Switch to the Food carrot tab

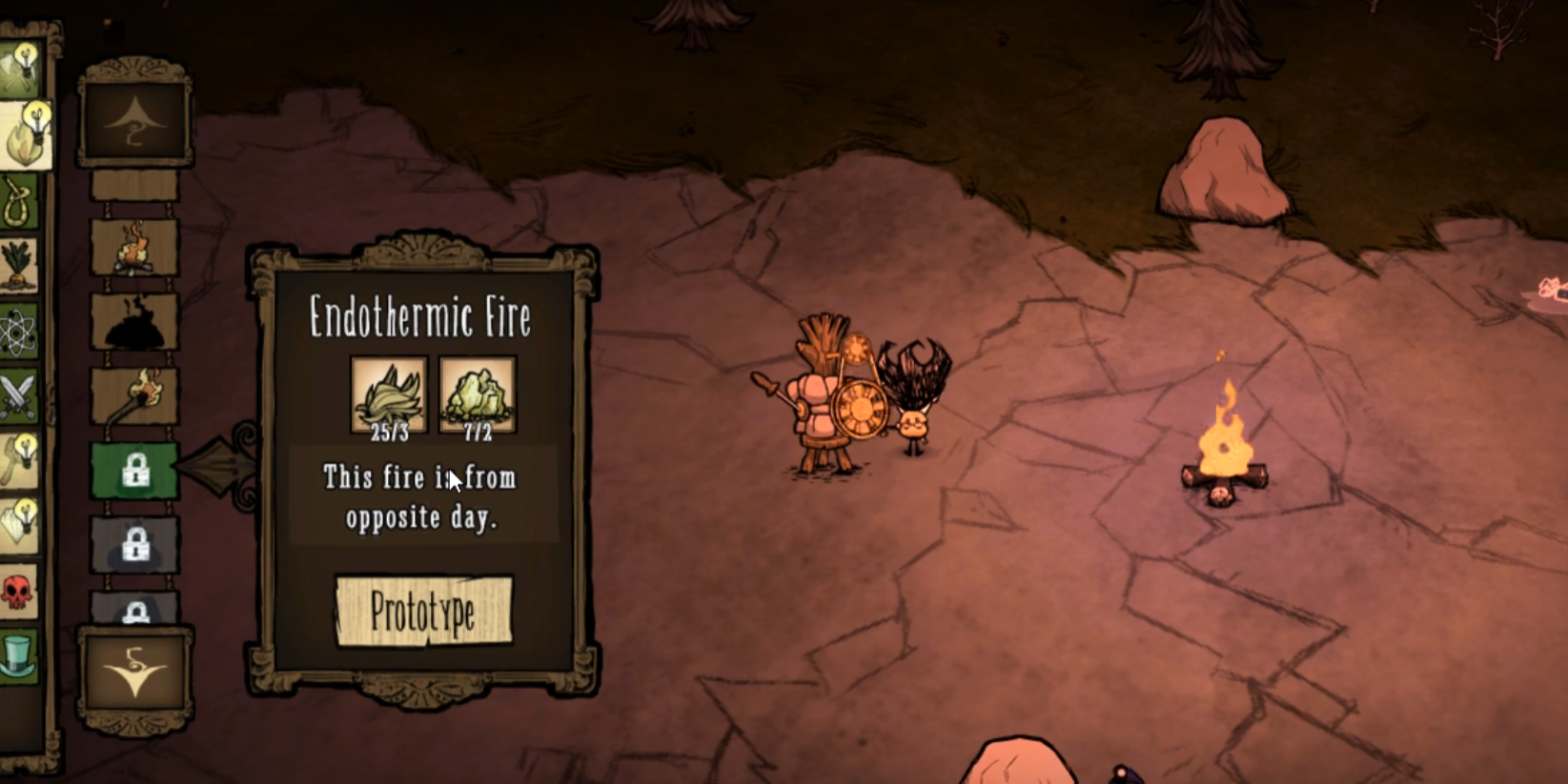(19, 265)
